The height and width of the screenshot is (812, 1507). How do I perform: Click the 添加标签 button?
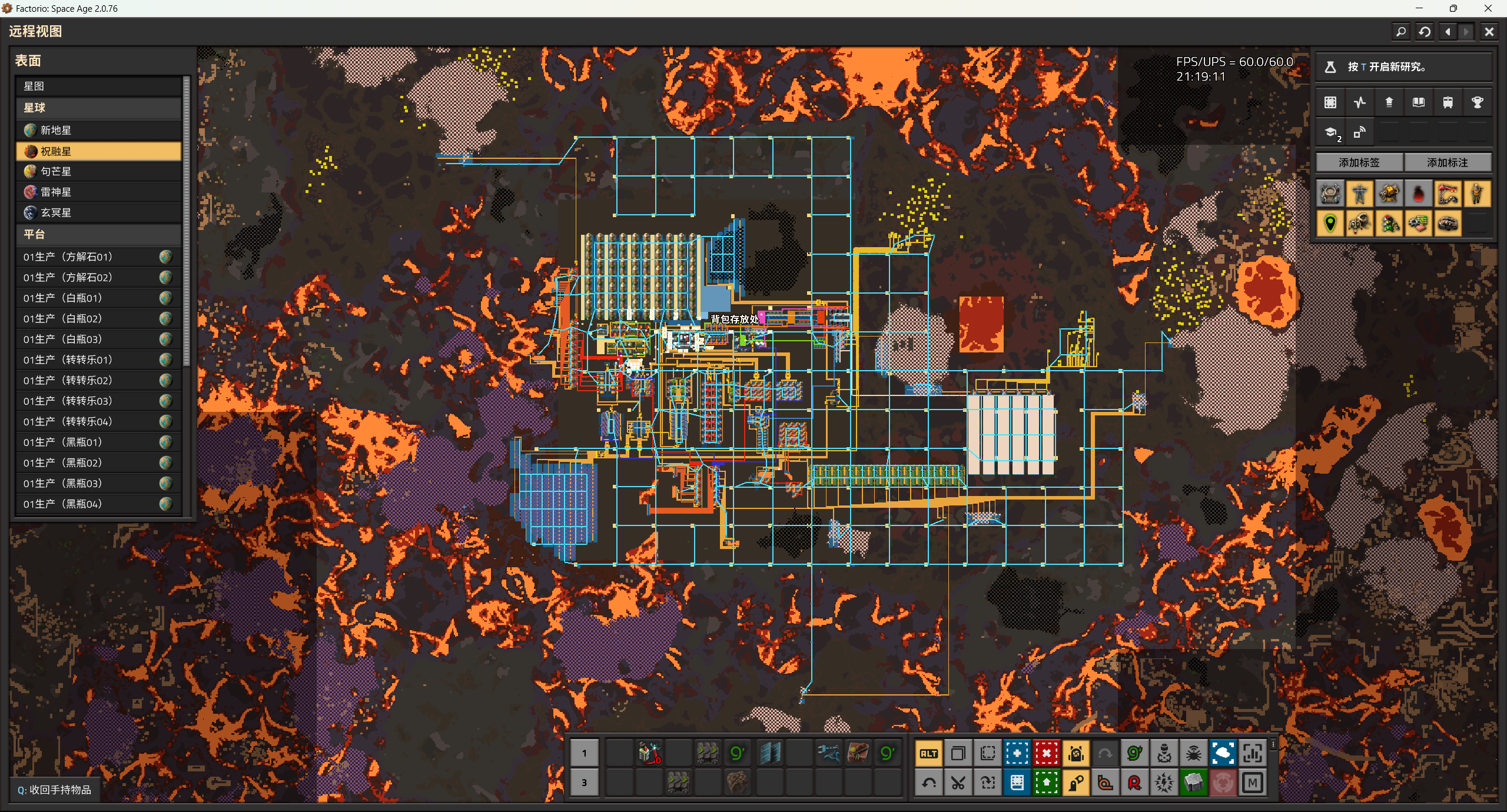click(x=1359, y=162)
